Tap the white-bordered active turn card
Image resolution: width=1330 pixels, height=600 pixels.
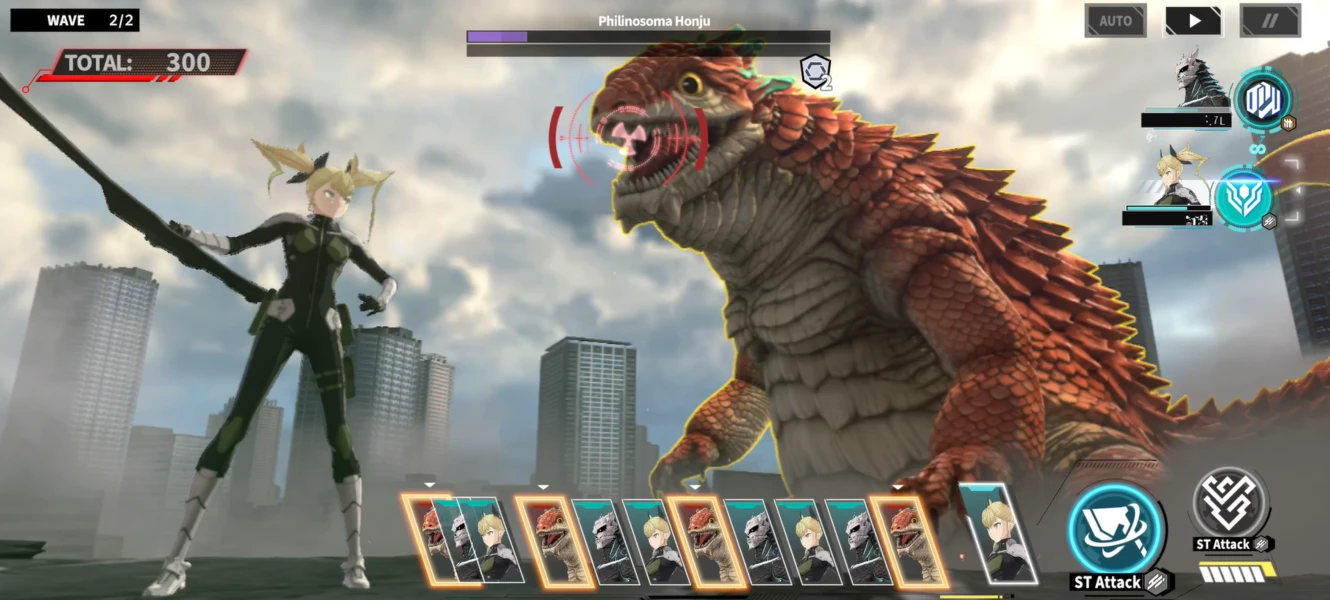click(x=997, y=533)
